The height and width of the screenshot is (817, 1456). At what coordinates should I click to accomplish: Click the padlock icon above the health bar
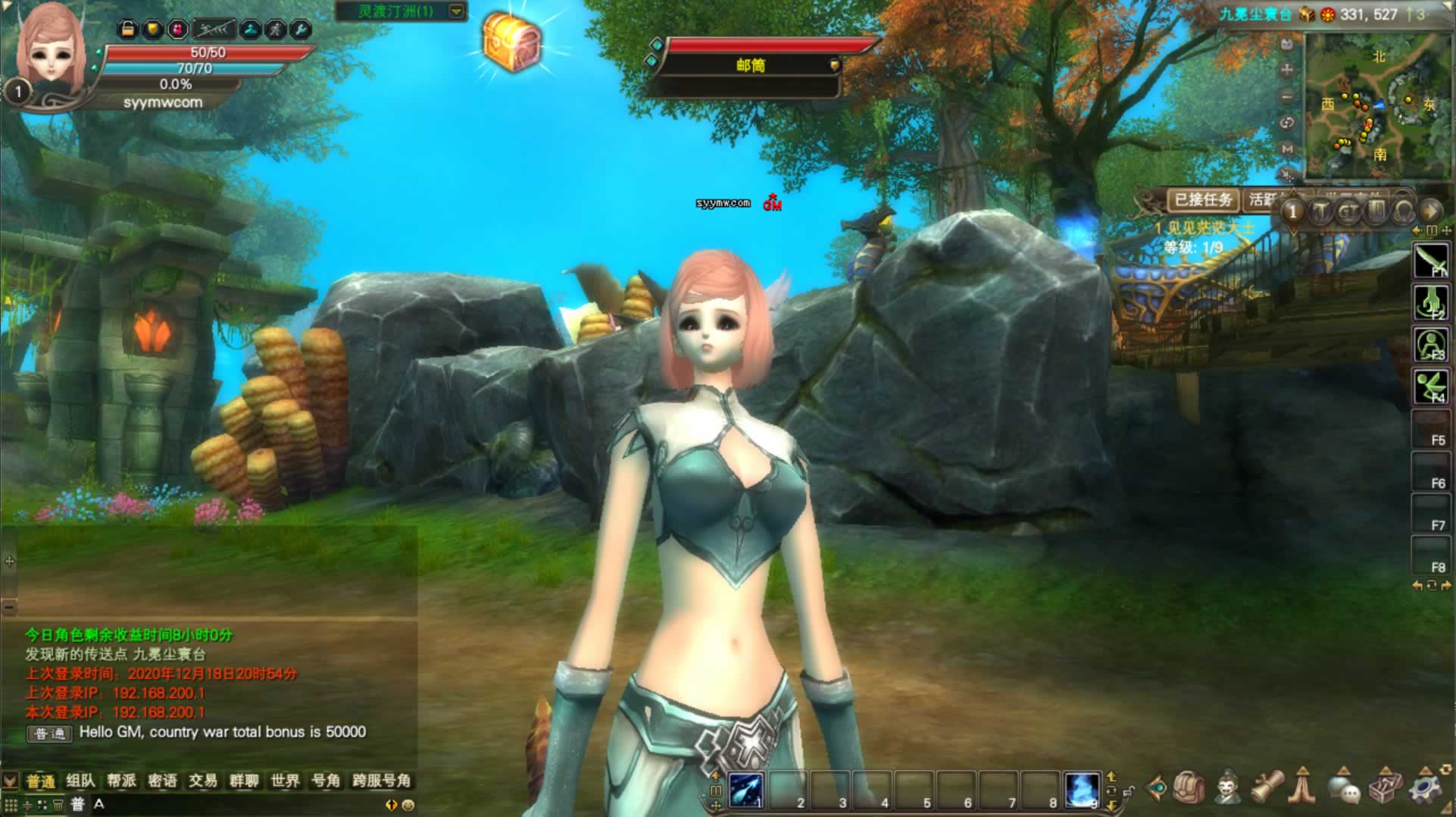click(x=128, y=30)
